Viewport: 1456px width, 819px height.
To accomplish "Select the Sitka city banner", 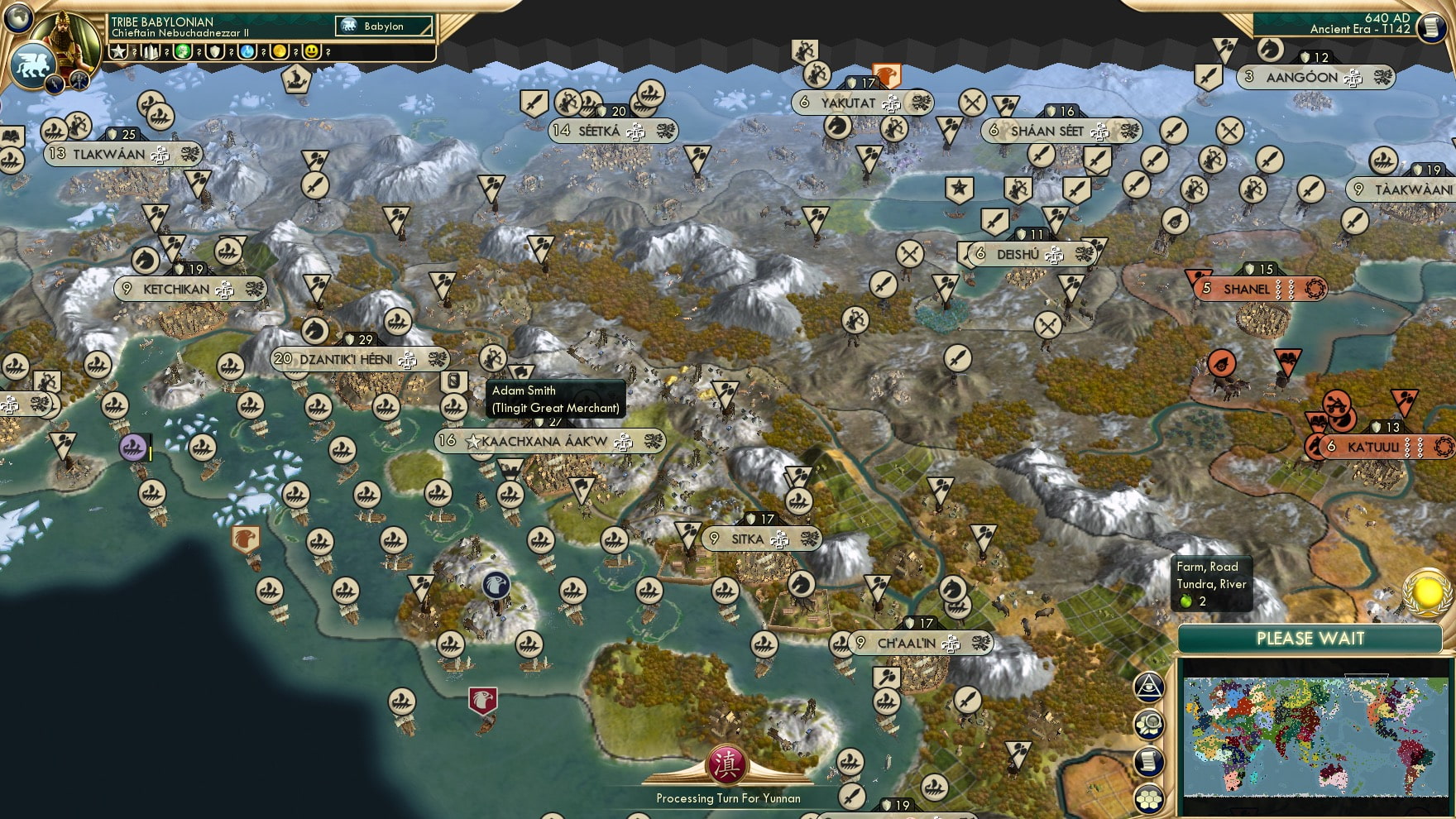I will (x=763, y=537).
